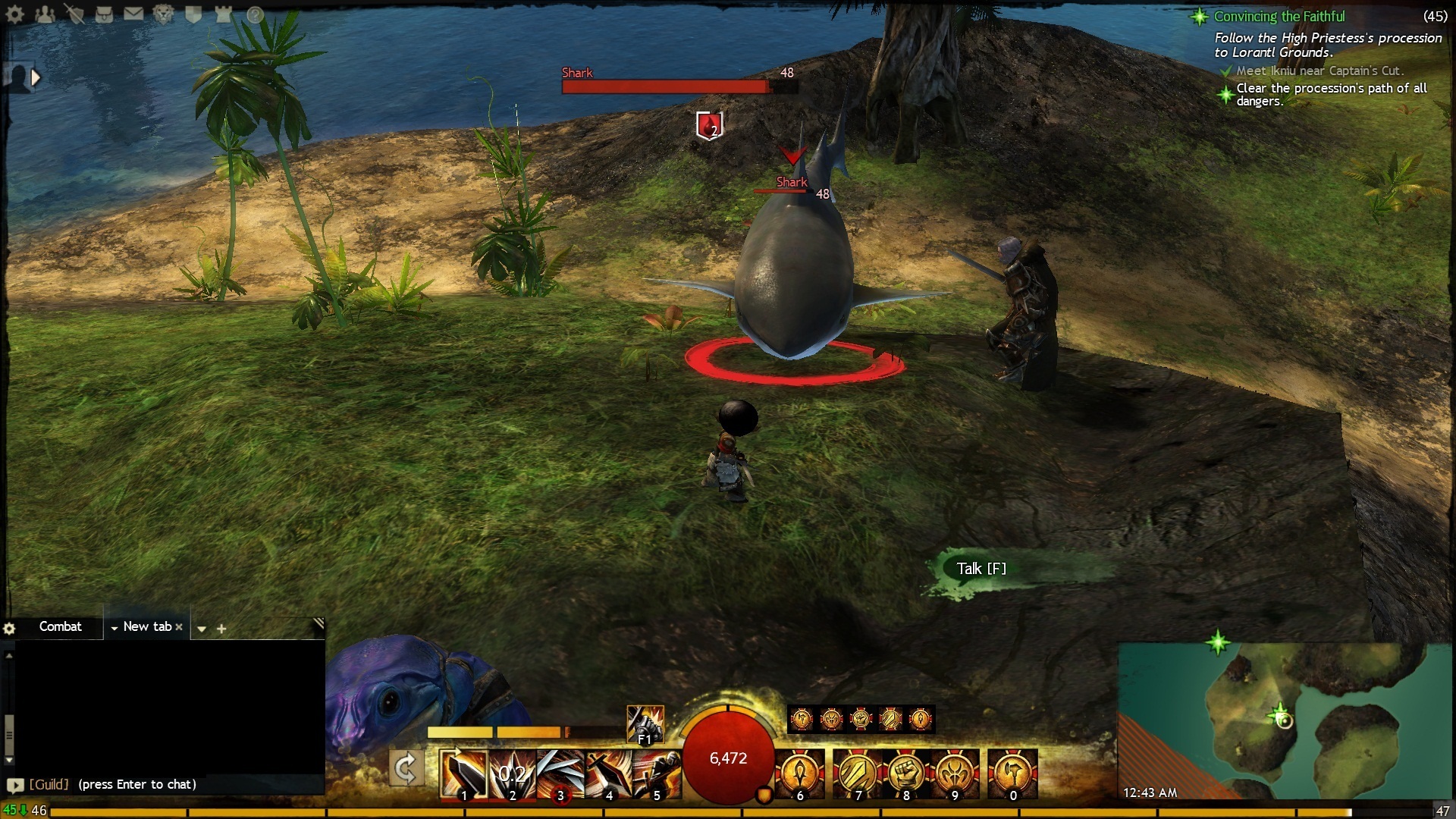Open the inventory bag icon
This screenshot has width=1456, height=819.
[x=104, y=14]
